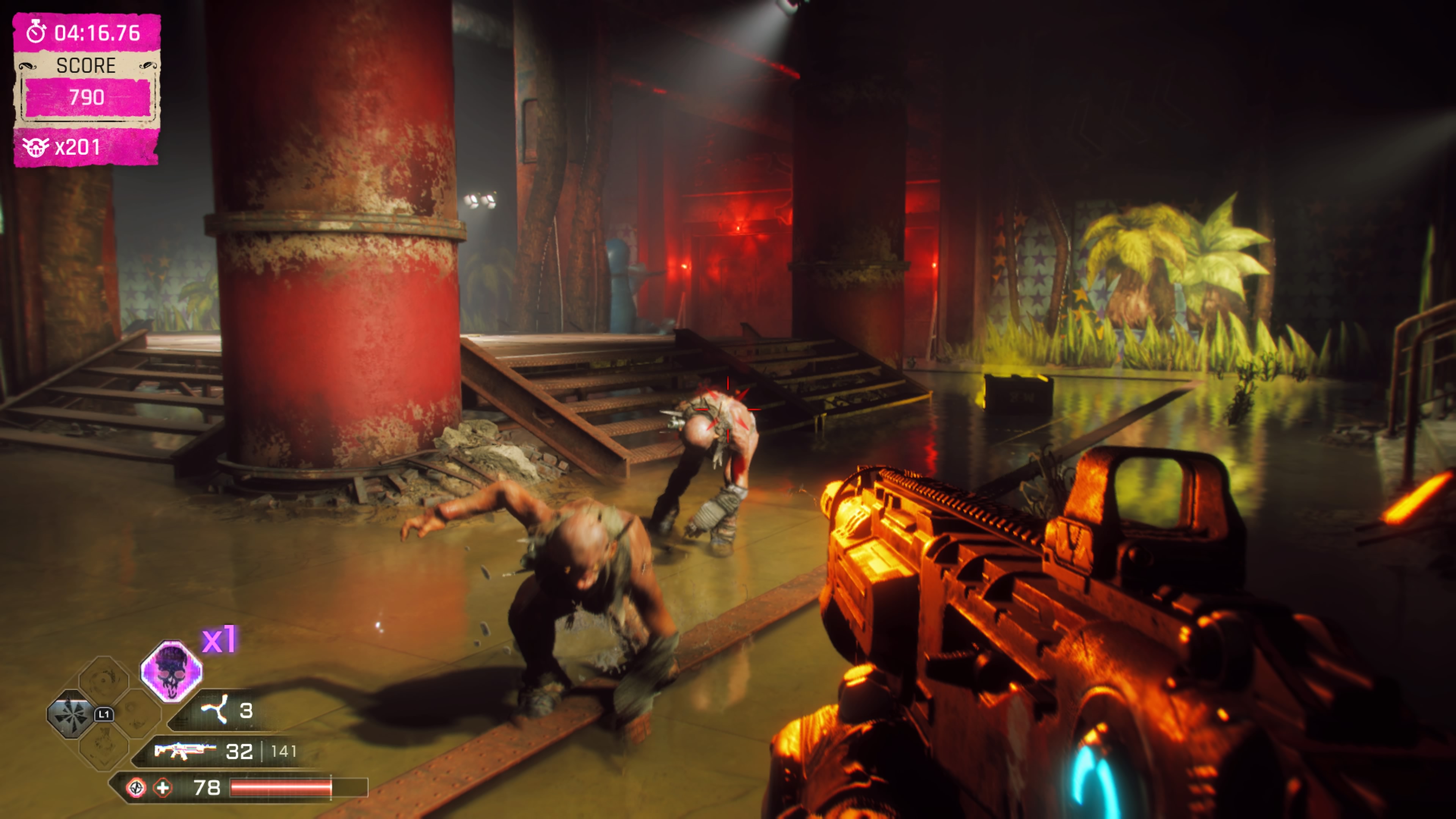Choose the wingstick boomerang icon
1456x819 pixels.
click(215, 709)
